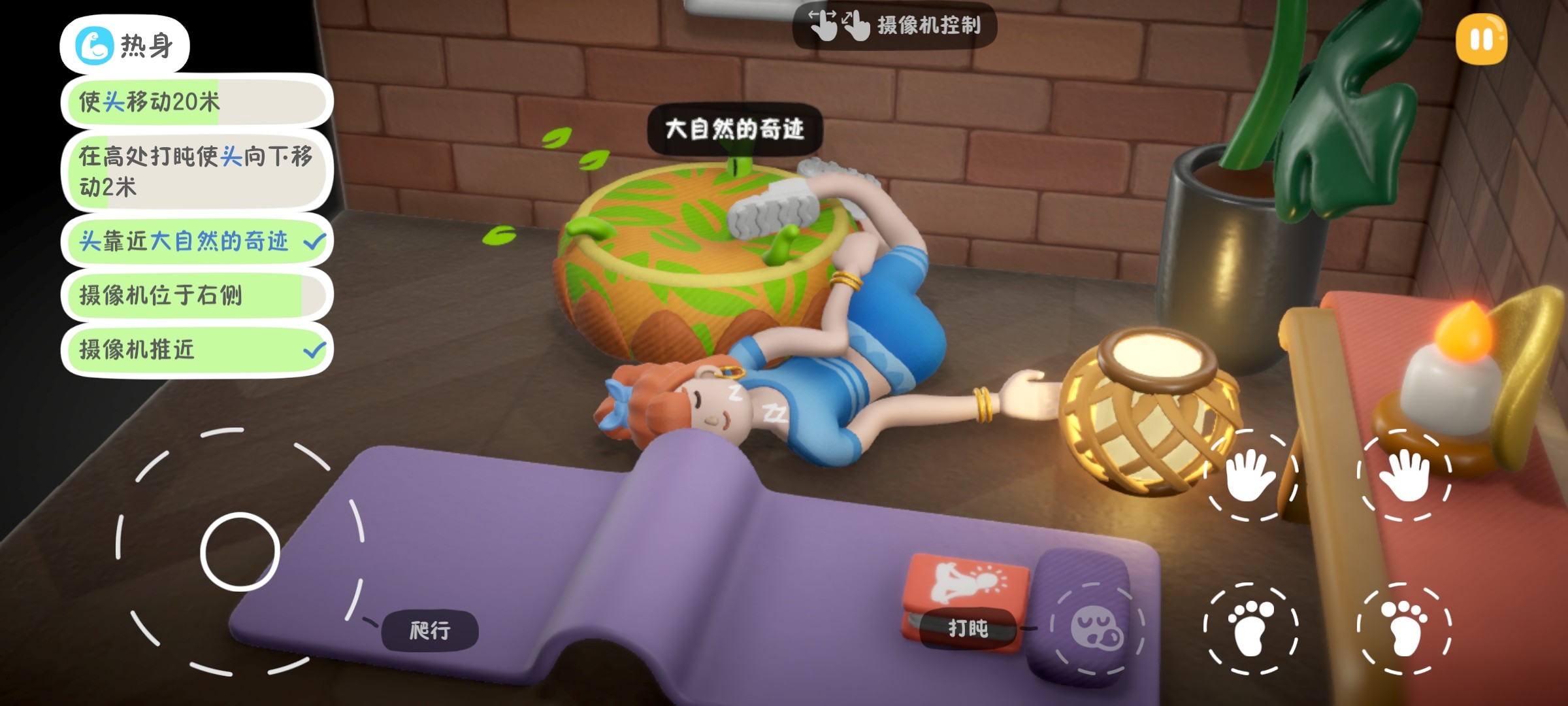Activate the right foot button
The image size is (1568, 706).
(x=1404, y=628)
